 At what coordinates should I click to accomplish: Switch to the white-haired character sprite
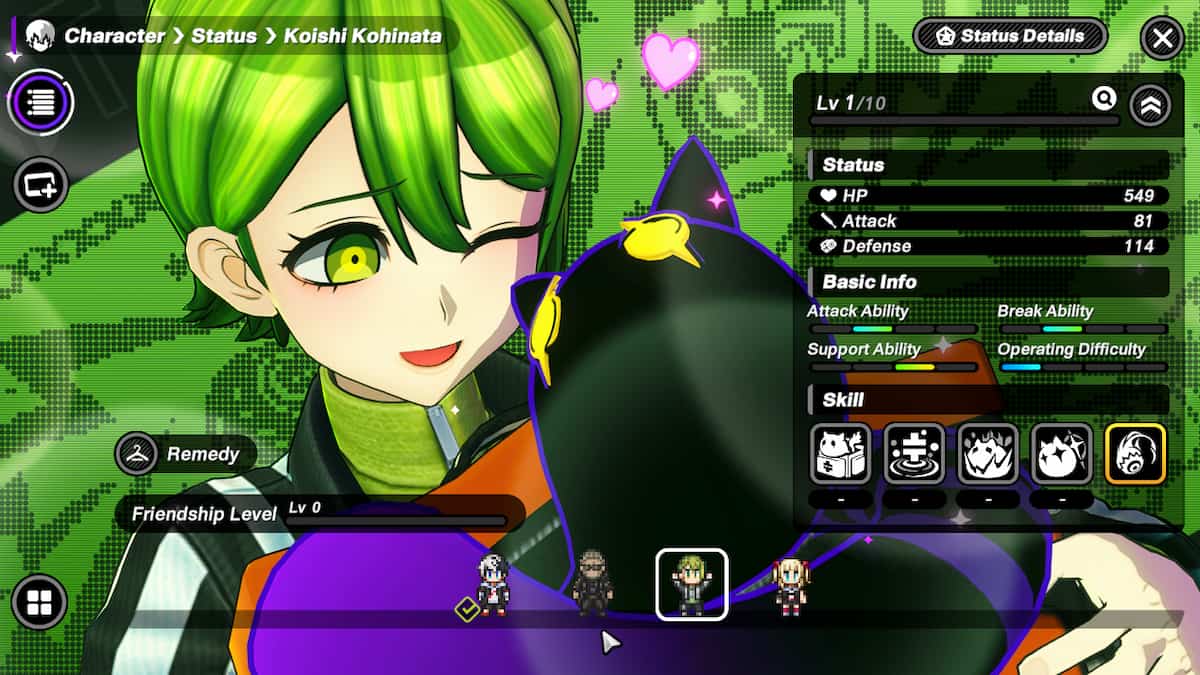tap(493, 585)
